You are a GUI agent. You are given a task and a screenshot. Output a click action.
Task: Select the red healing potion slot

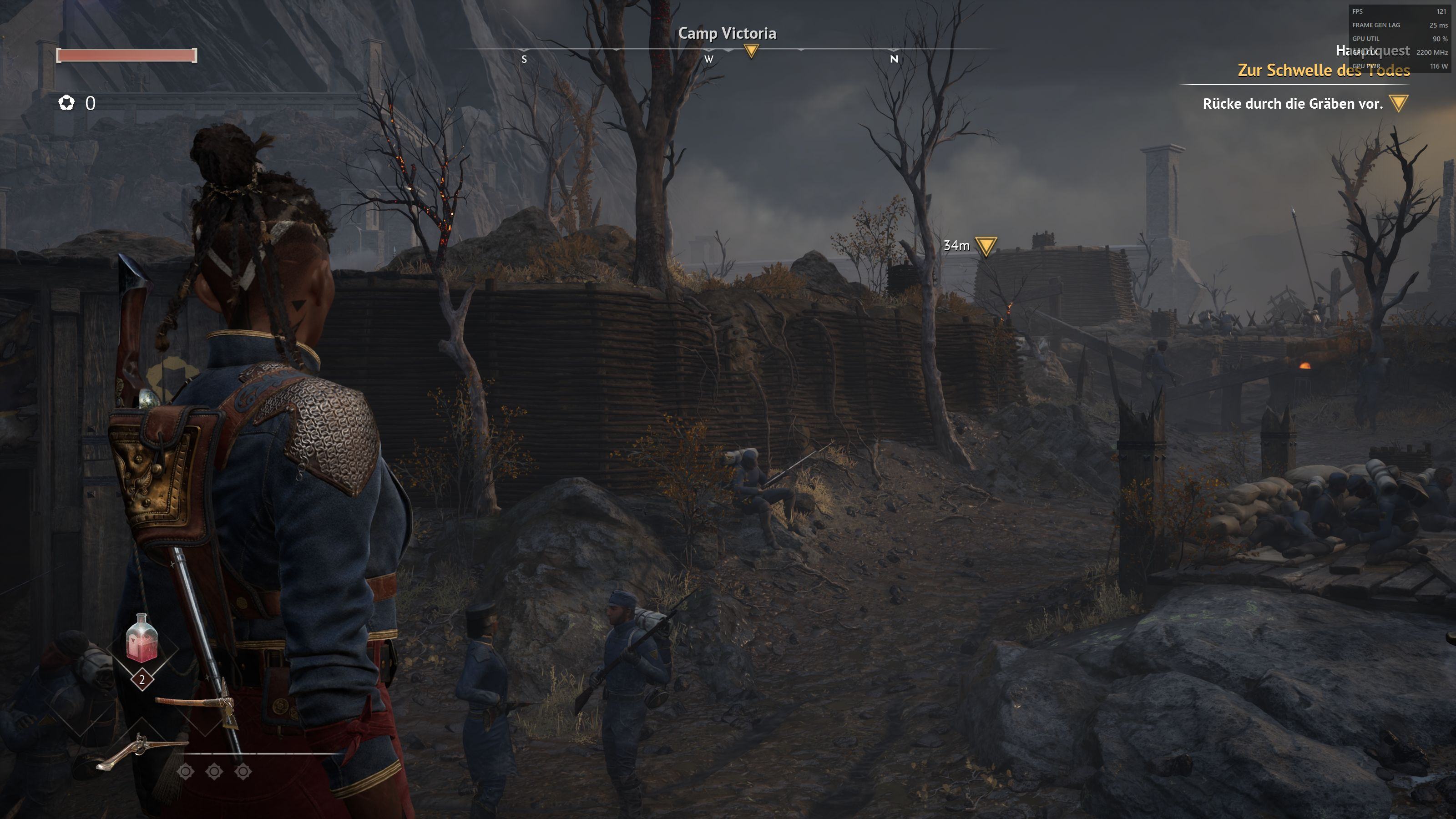click(142, 640)
